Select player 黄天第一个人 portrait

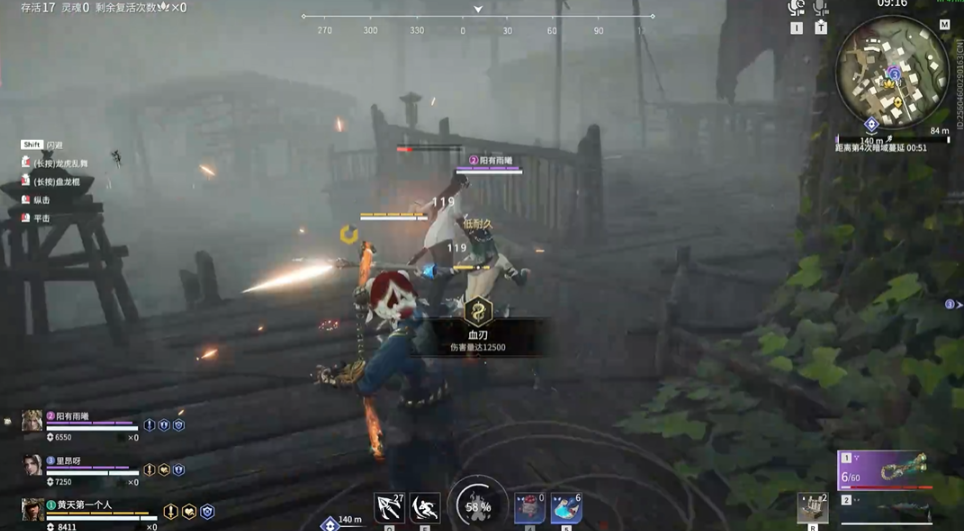click(x=33, y=510)
